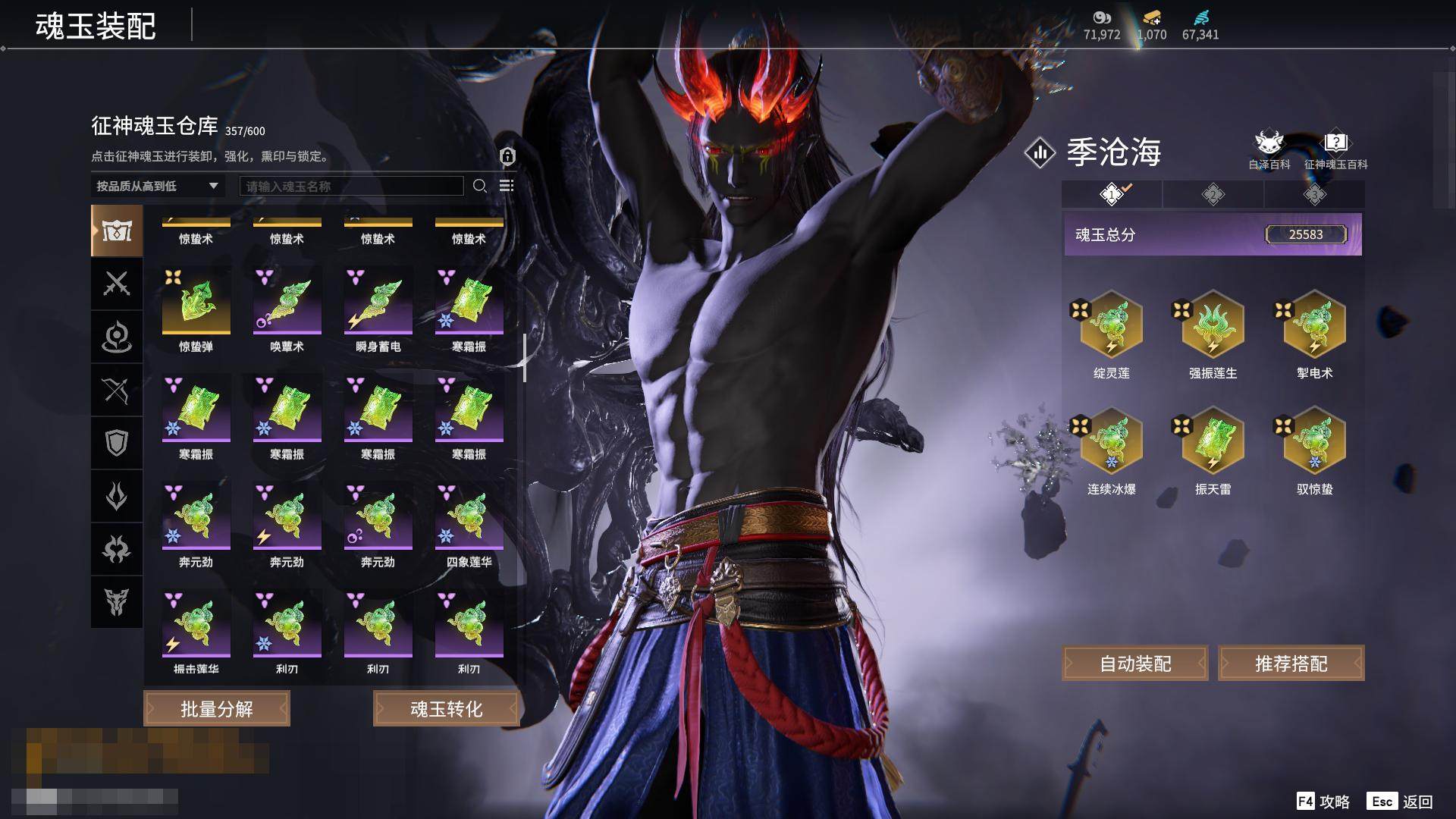The height and width of the screenshot is (819, 1456).
Task: Click the 批量分解 batch dismantle button
Action: [217, 708]
